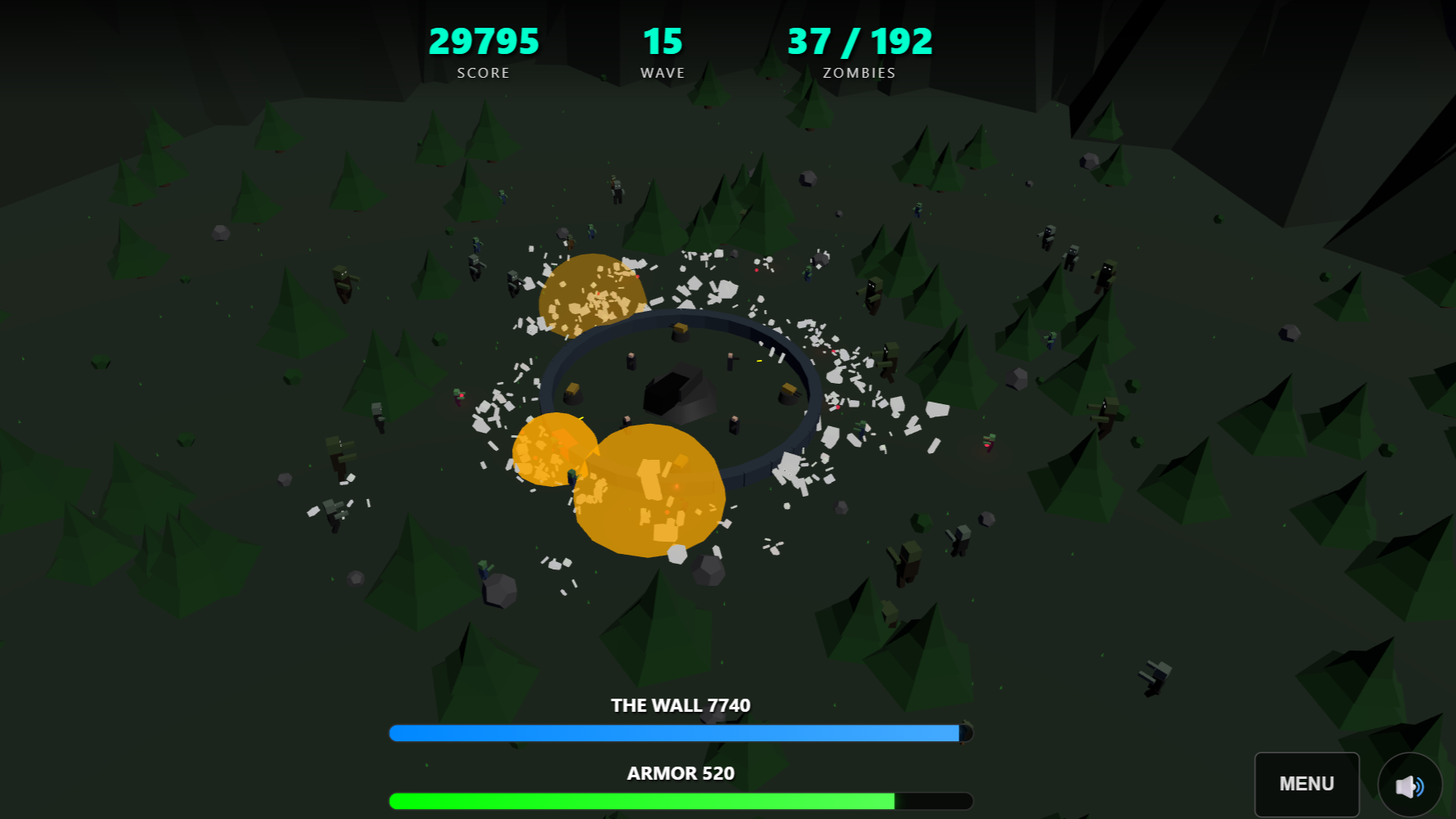1456x819 pixels.
Task: Click the WAVE 15 indicator
Action: 663,41
